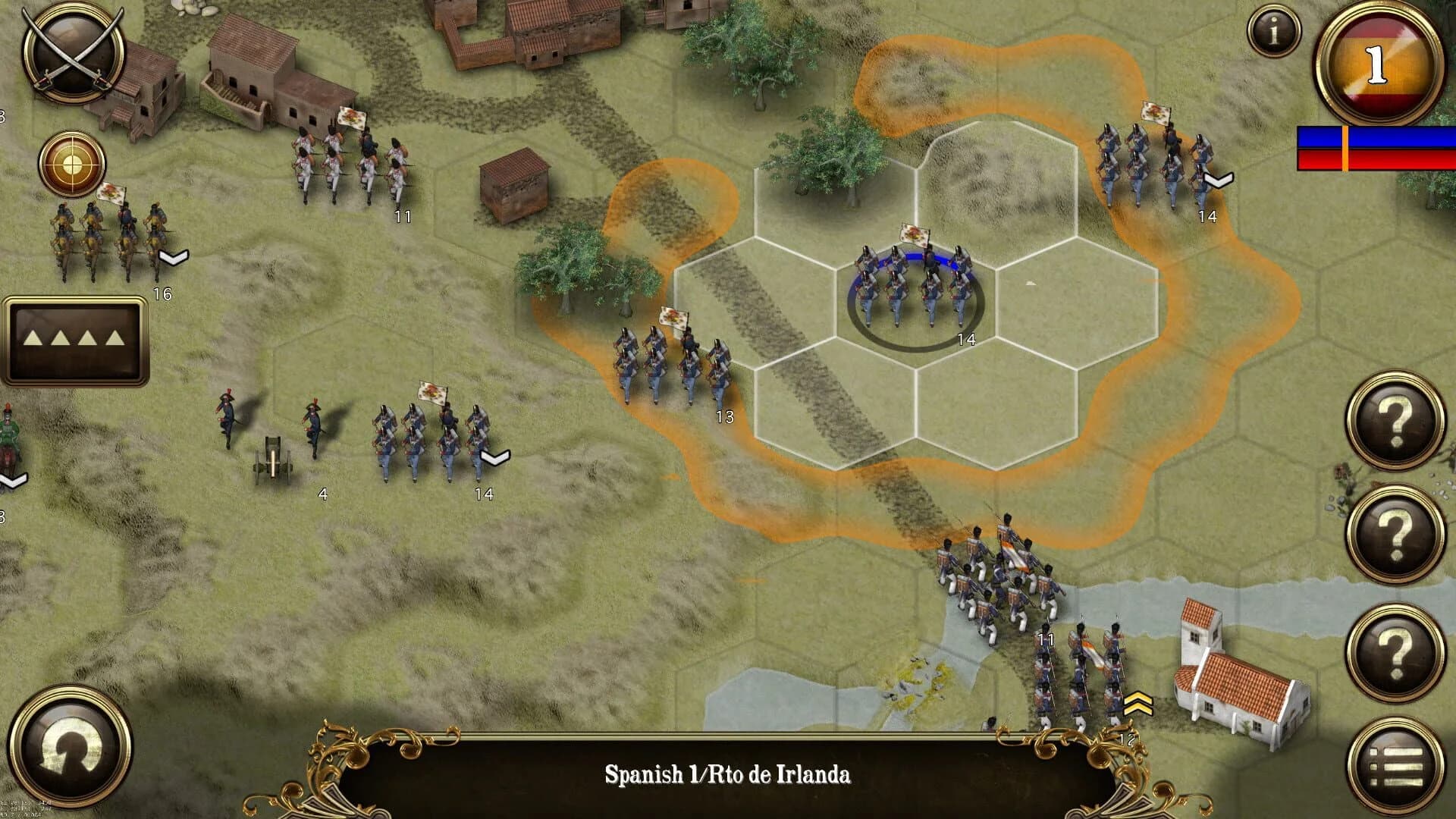1456x819 pixels.
Task: Toggle the chevron marker beside infantry unit 14
Action: pos(494,457)
